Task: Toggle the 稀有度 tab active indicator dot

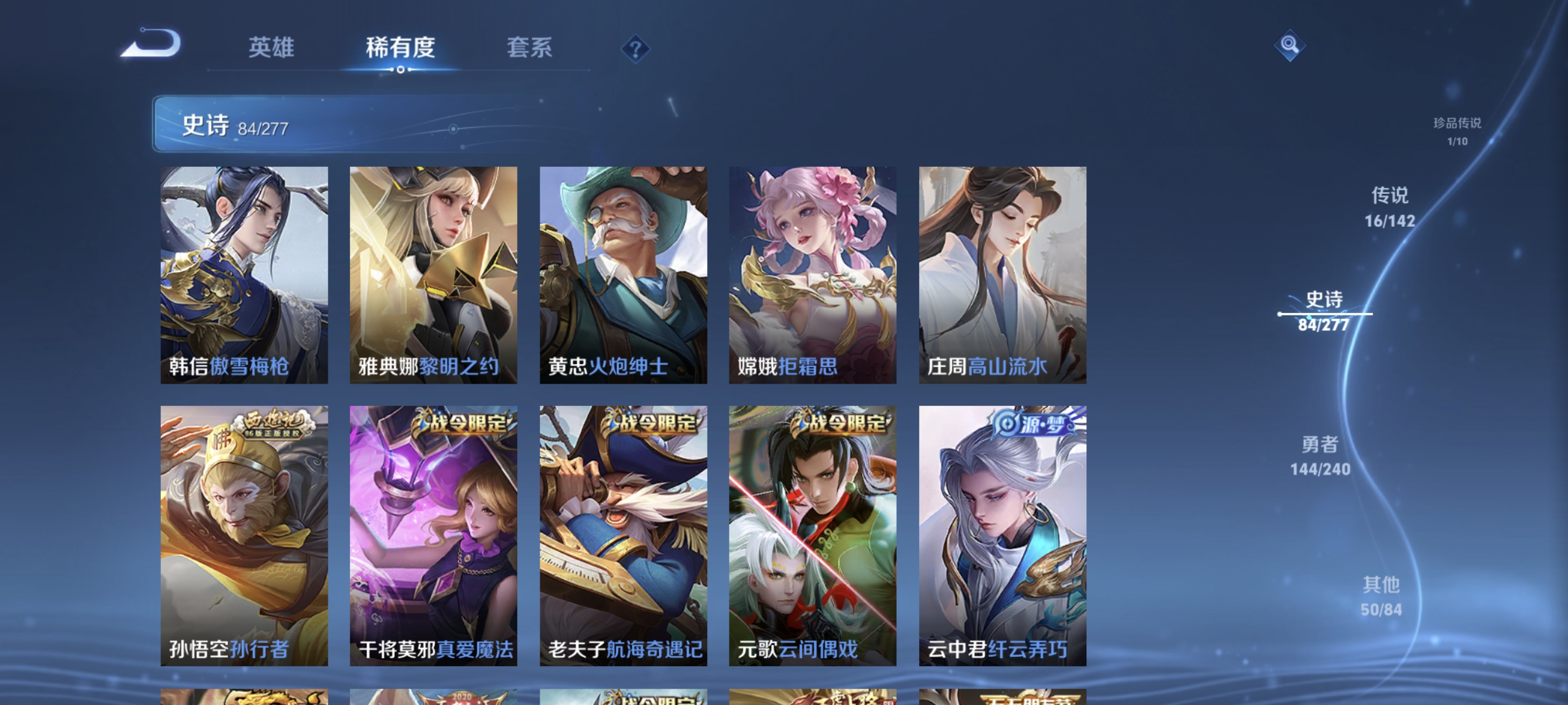Action: click(x=401, y=69)
